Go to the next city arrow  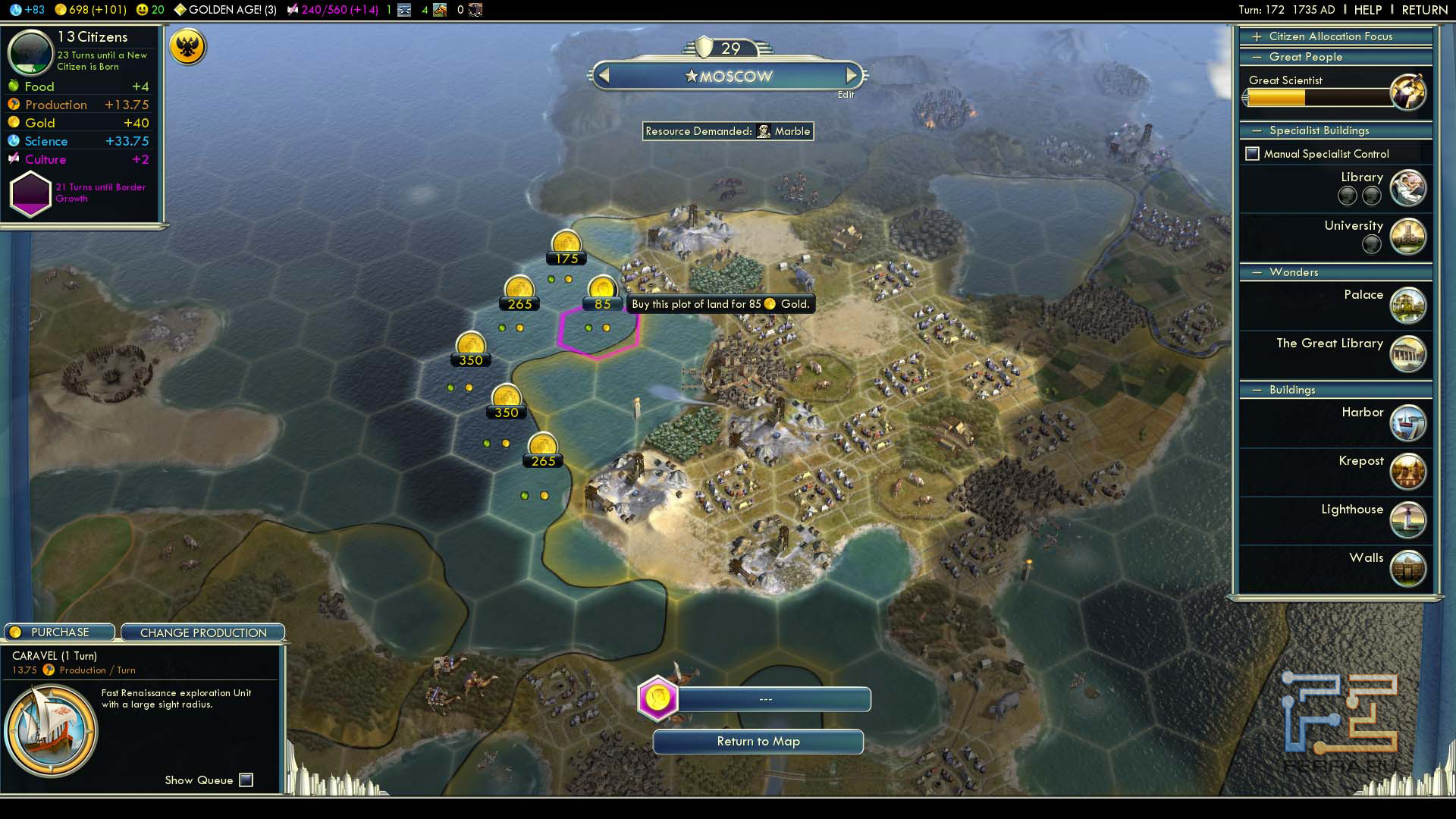(x=852, y=76)
